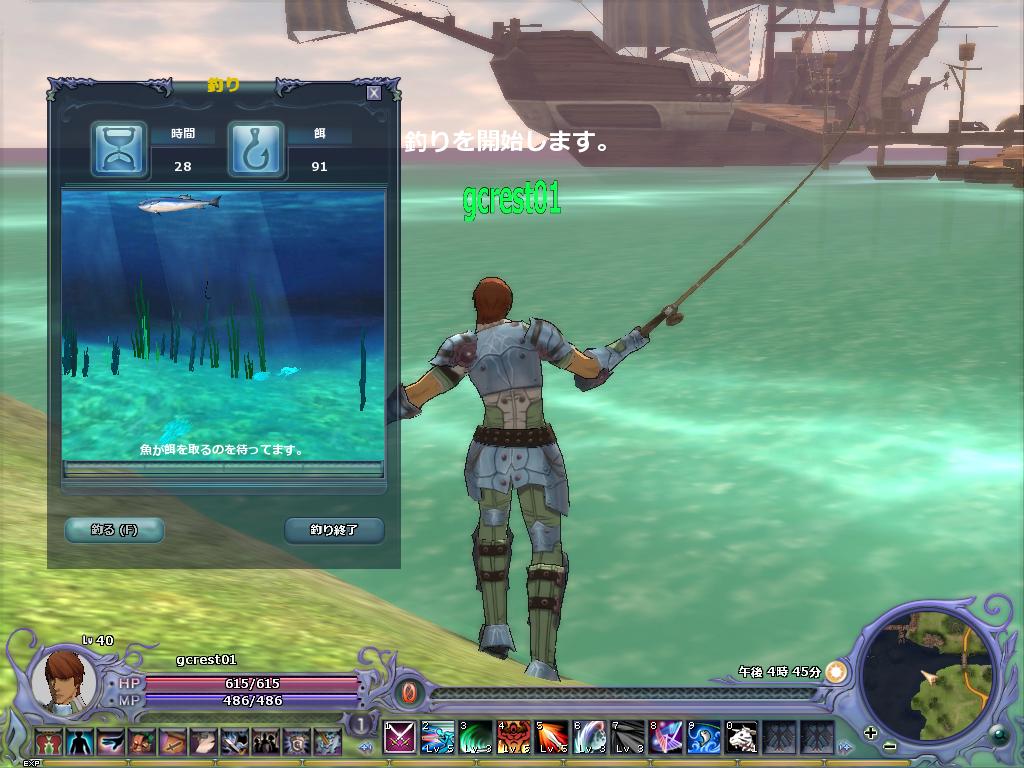
Task: Use the fiery slash skill in slot 5
Action: pyautogui.click(x=552, y=738)
